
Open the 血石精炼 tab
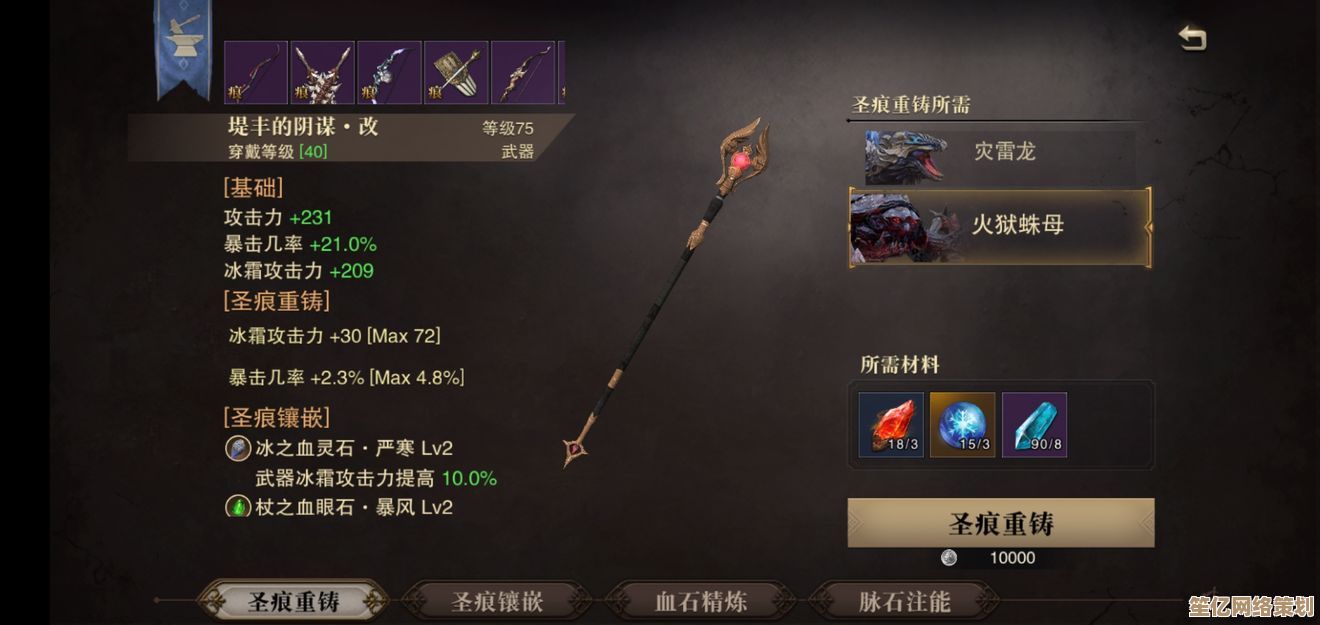coord(701,601)
